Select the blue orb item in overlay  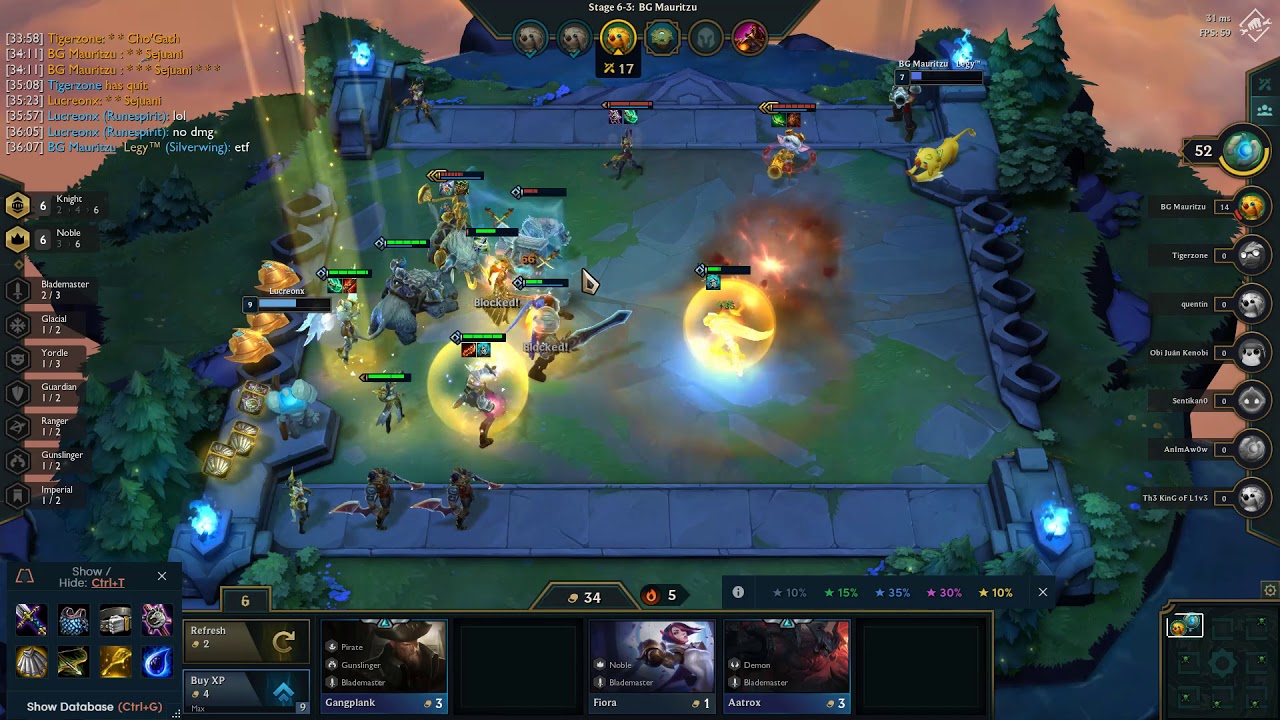[x=157, y=661]
